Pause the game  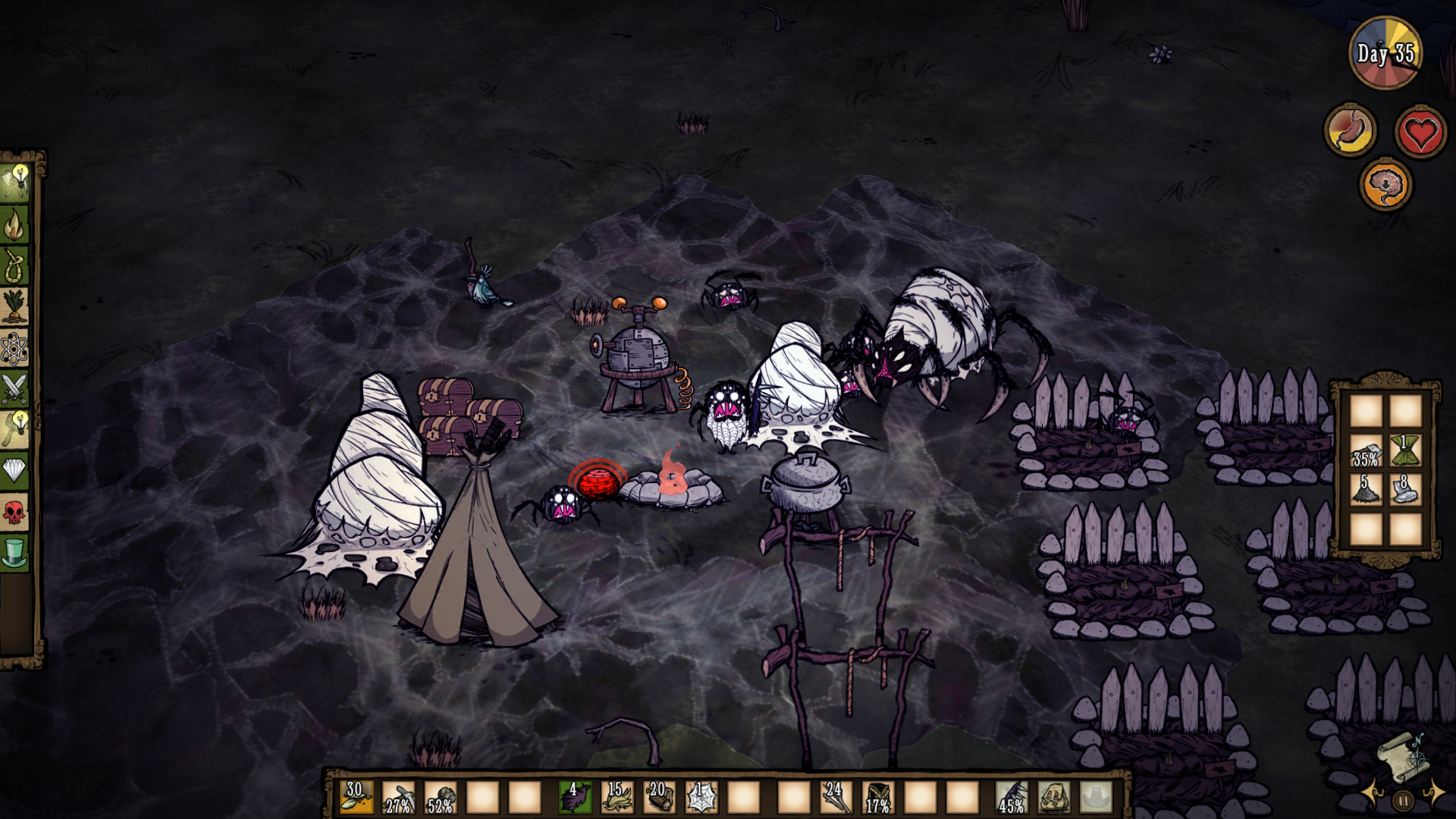[1403, 800]
